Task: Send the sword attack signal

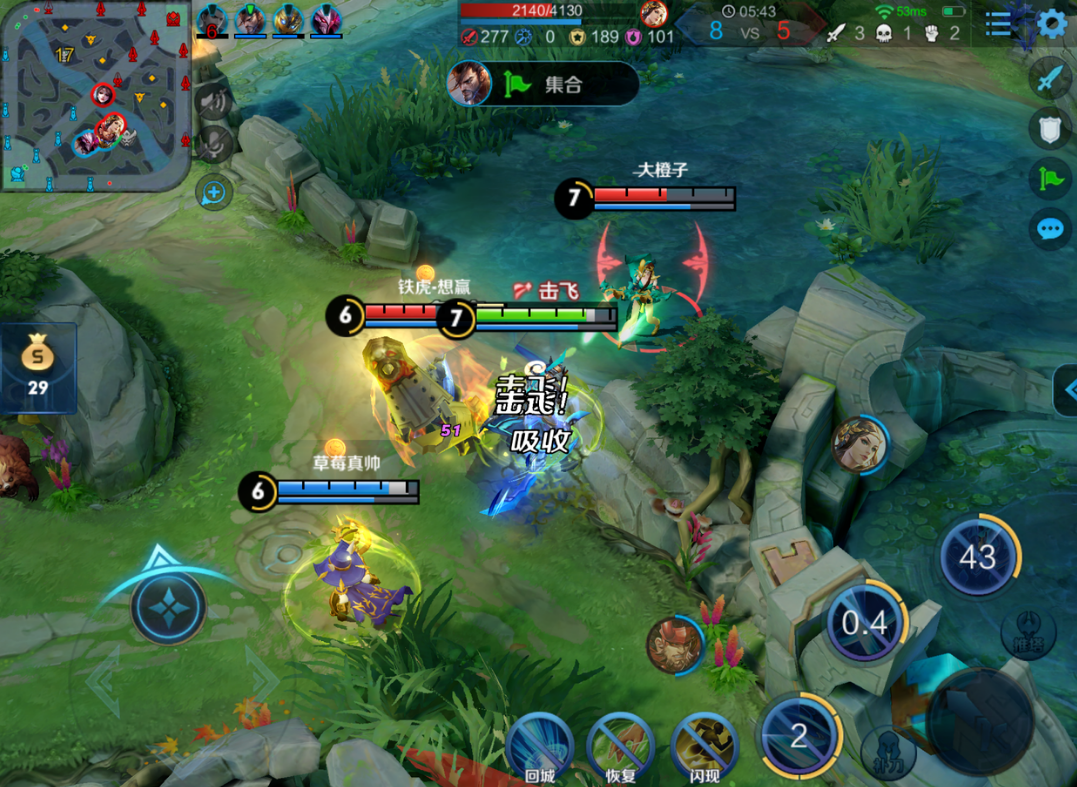Action: (1049, 77)
